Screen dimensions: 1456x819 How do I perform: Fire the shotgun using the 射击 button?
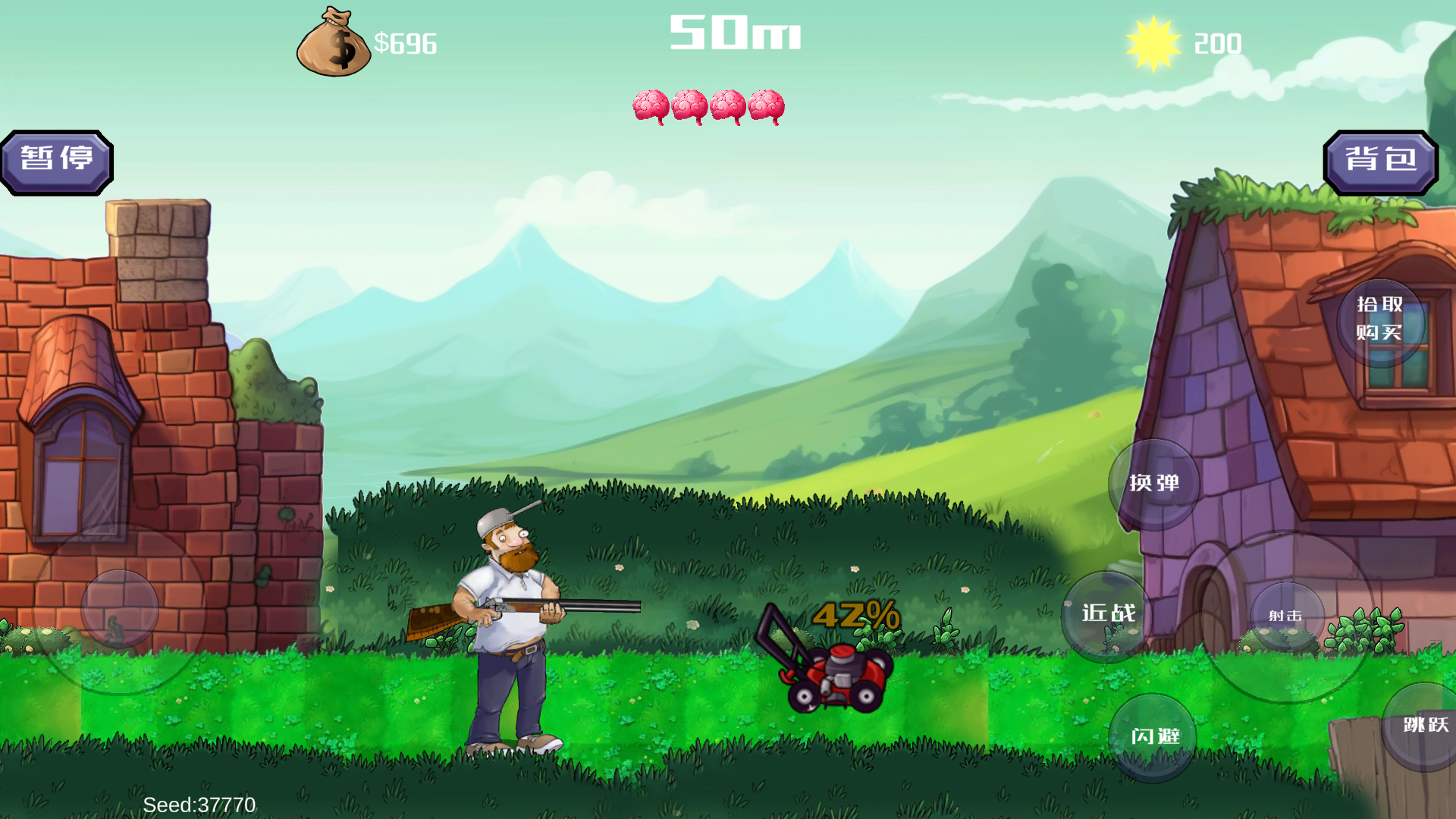1286,617
